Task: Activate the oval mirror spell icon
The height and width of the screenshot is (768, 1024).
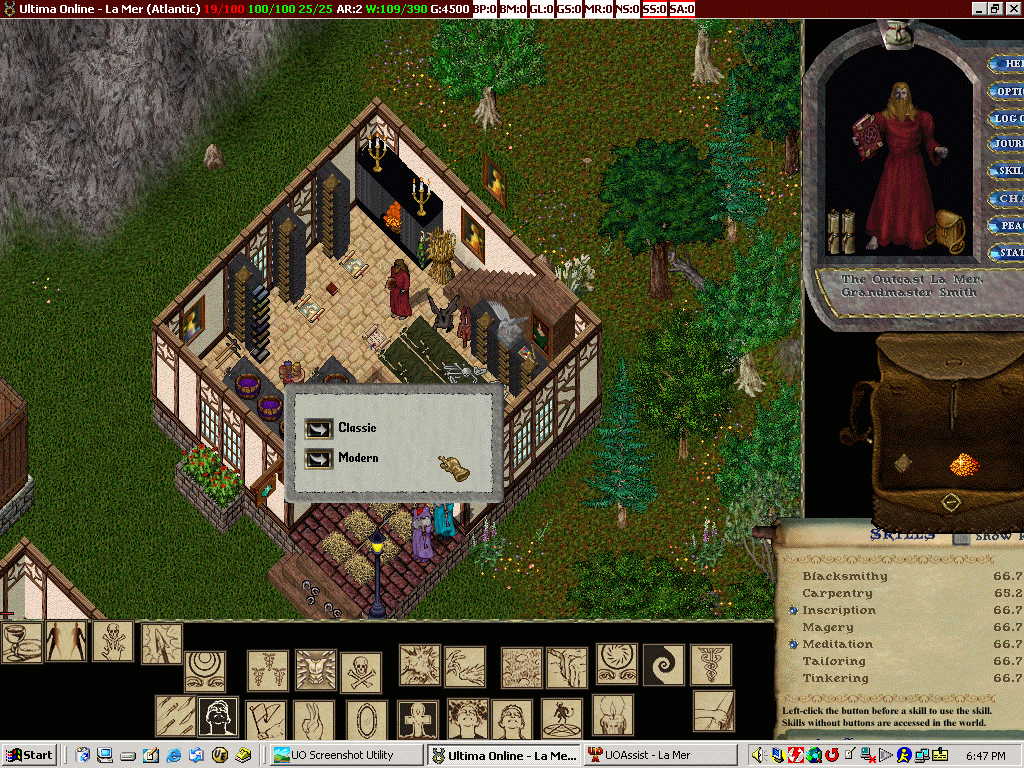Action: [367, 719]
